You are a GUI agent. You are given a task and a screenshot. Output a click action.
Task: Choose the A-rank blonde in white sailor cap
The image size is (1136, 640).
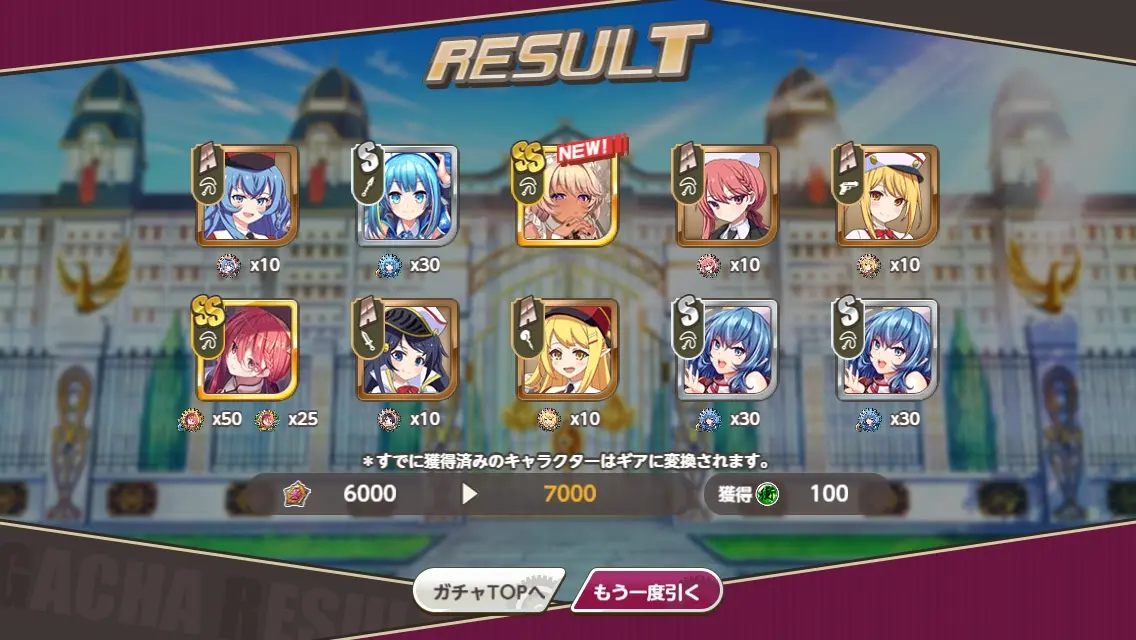(888, 196)
